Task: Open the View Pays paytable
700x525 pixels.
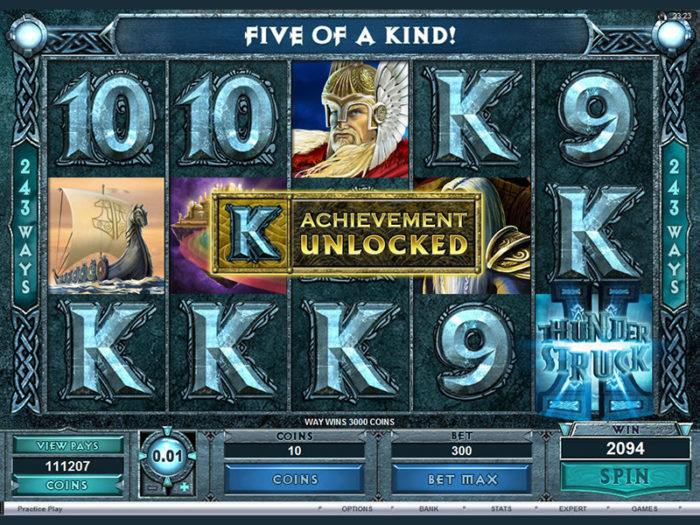Action: 68,445
